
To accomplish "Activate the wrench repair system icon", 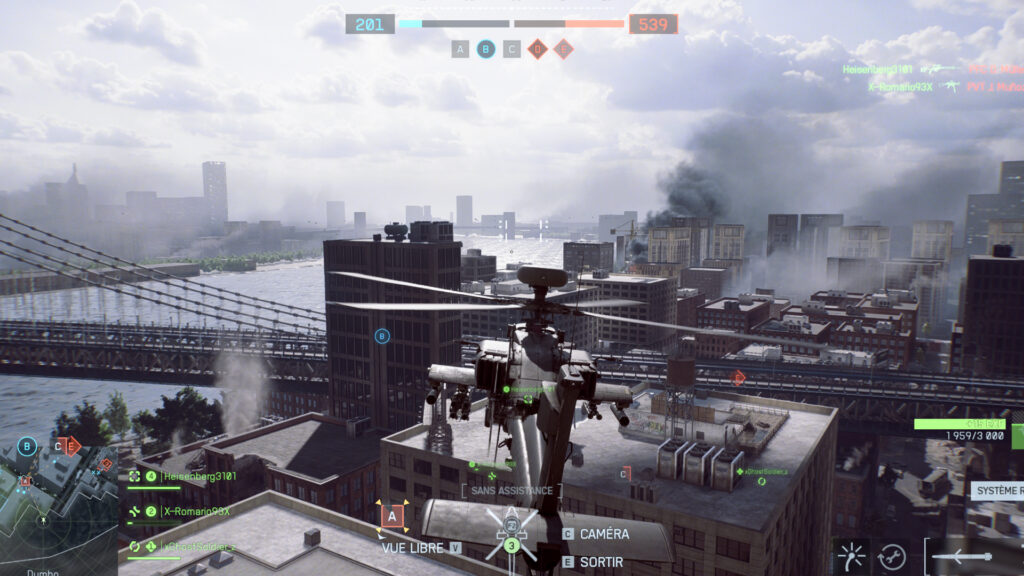I will (x=892, y=556).
